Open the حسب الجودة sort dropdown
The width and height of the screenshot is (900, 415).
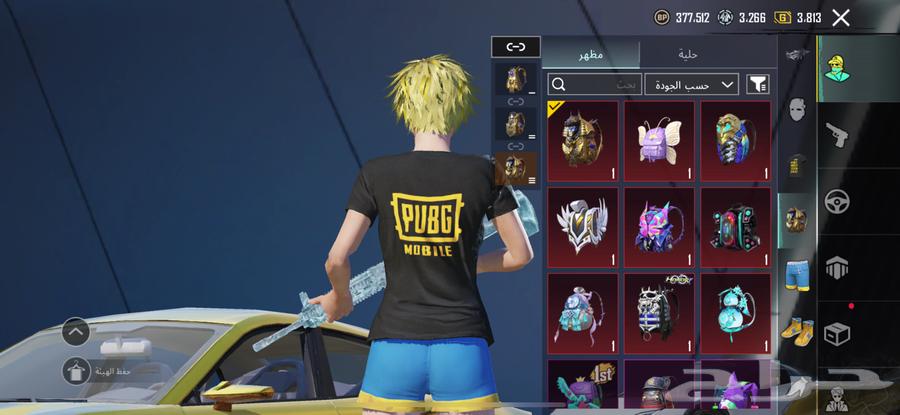(x=691, y=85)
